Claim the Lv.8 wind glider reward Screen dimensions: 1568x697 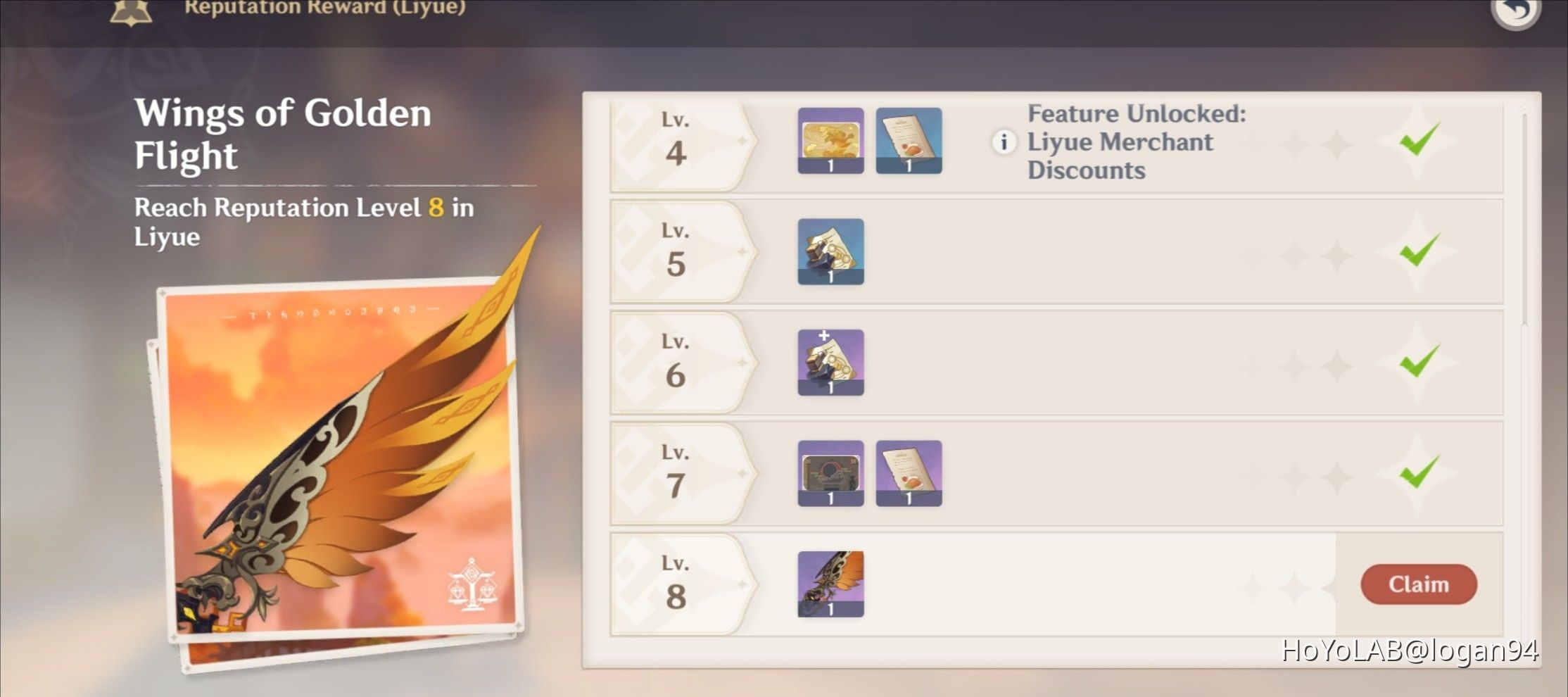(1419, 584)
